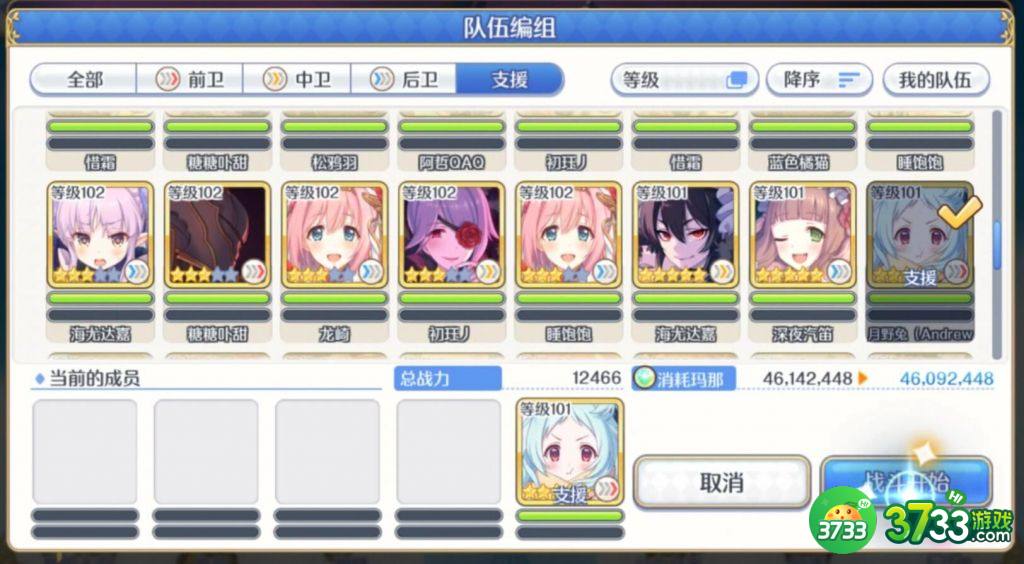Viewport: 1024px width, 564px height.
Task: Pick the 深夜汽笛 winking character card
Action: (x=803, y=235)
